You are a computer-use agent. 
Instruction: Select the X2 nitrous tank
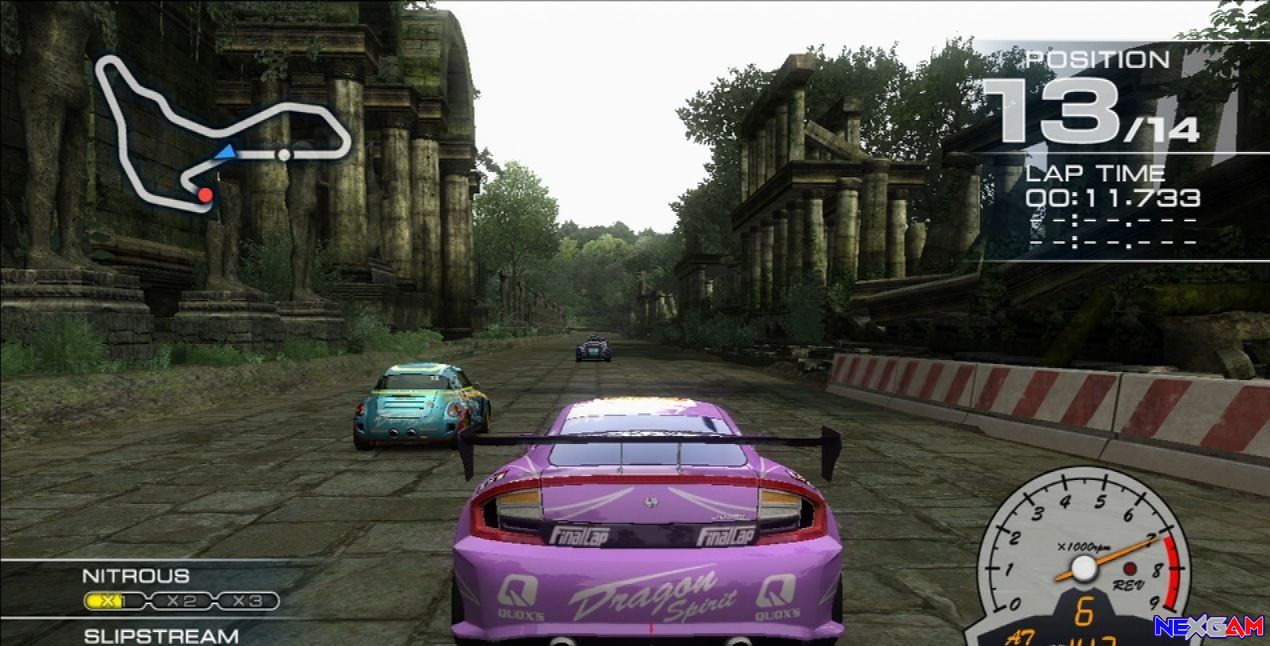point(180,601)
